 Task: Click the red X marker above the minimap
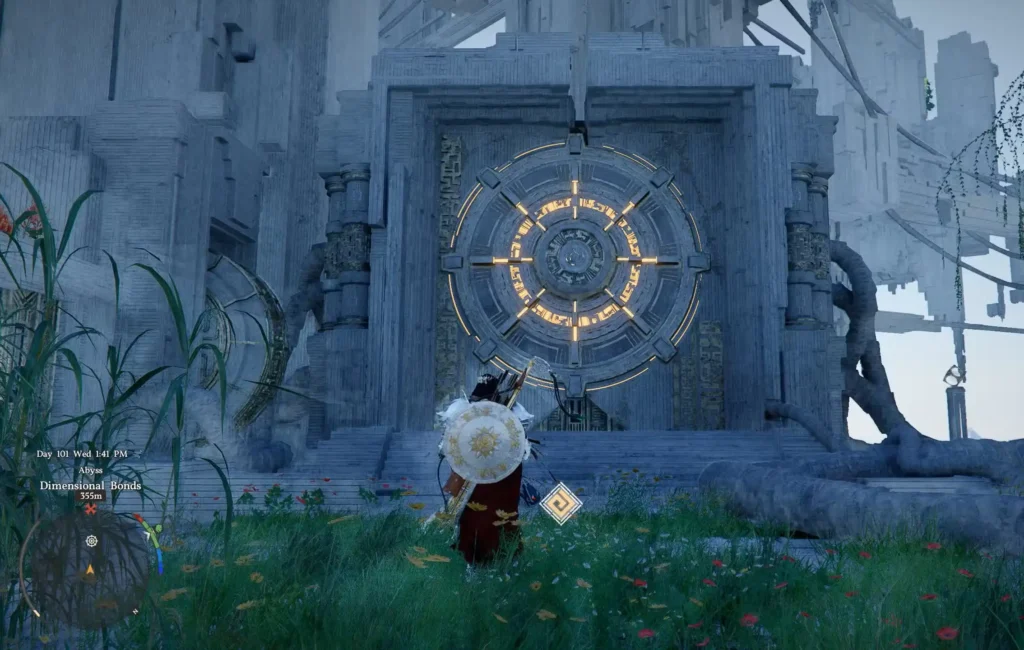(x=91, y=509)
